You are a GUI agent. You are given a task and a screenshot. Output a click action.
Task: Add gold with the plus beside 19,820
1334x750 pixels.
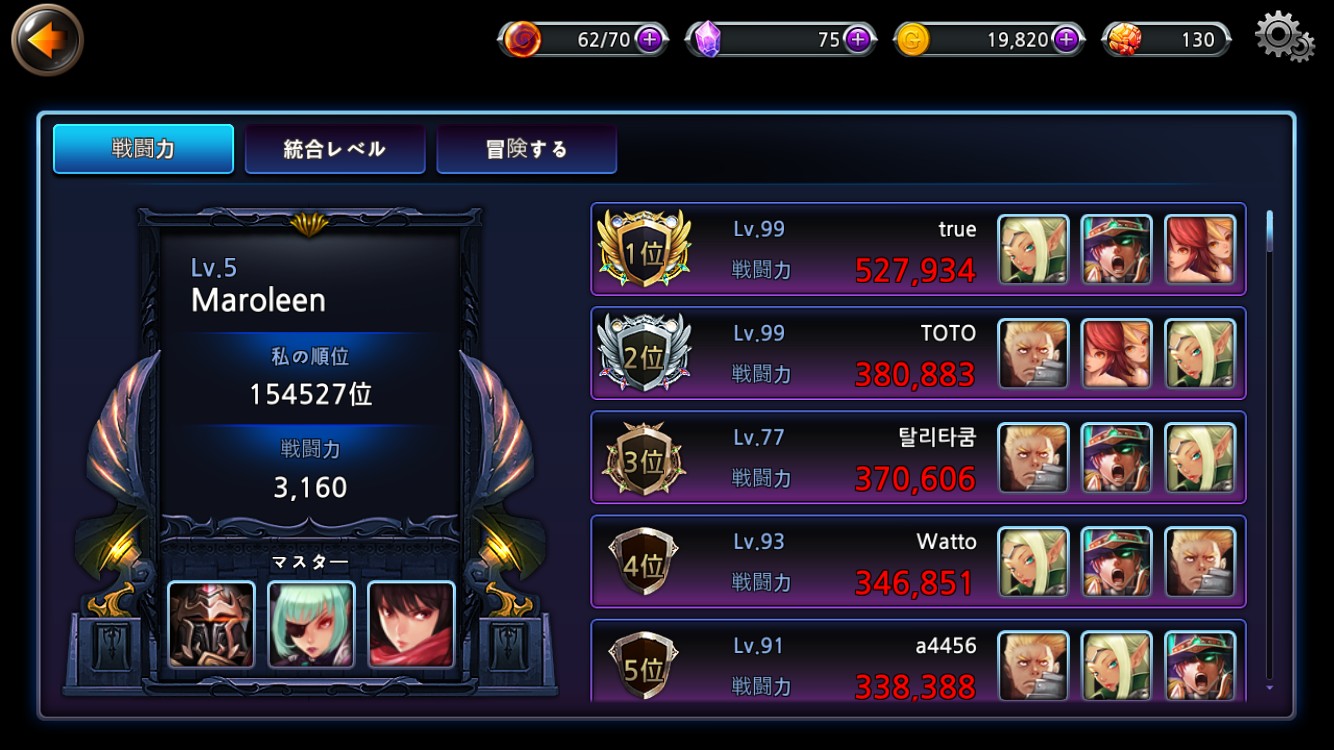tap(1066, 40)
